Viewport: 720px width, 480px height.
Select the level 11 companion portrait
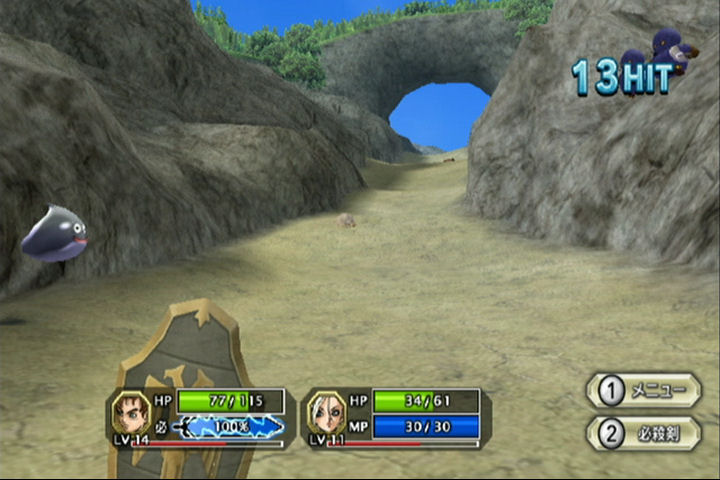pyautogui.click(x=326, y=412)
